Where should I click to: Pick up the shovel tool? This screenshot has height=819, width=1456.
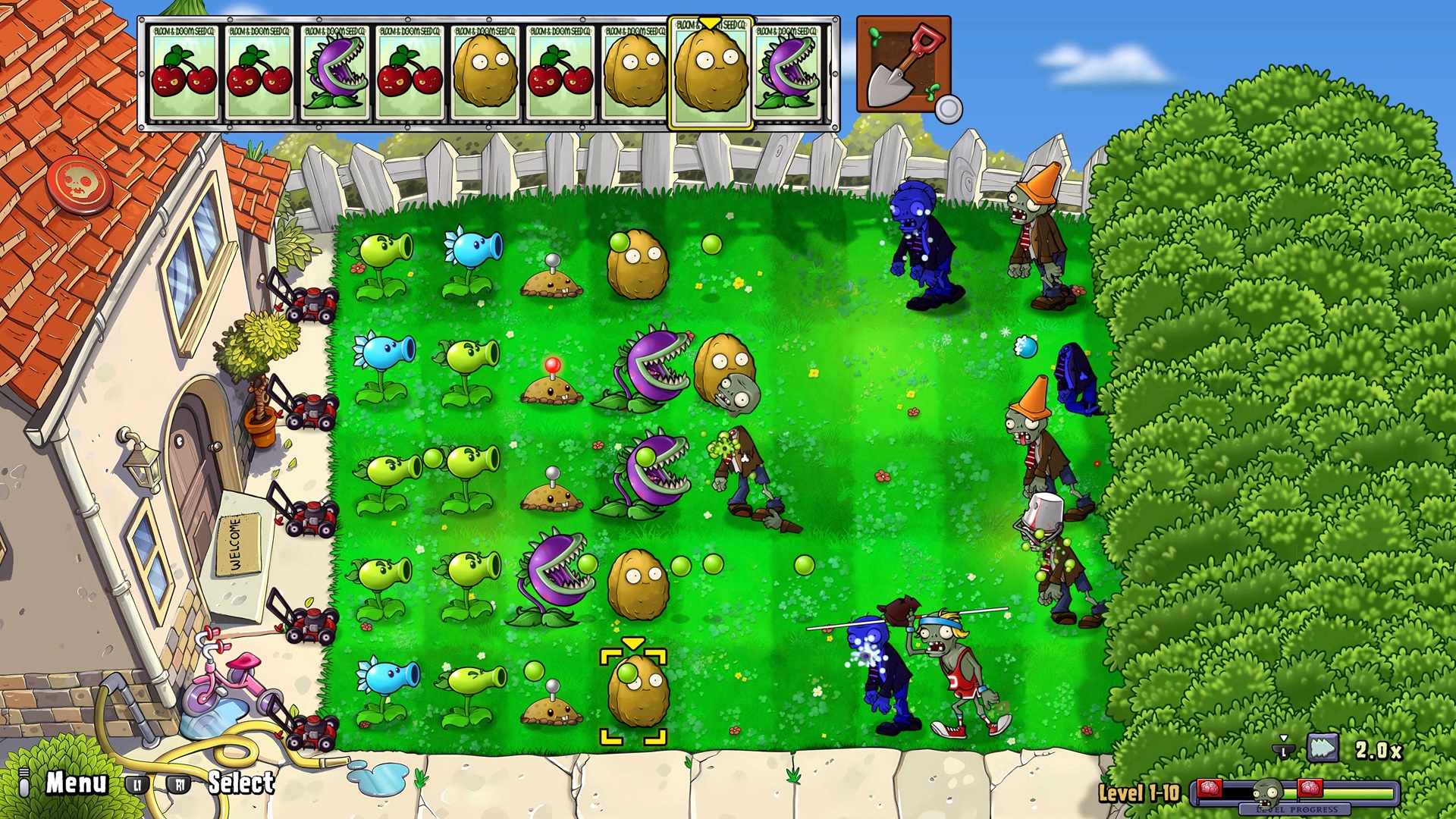pyautogui.click(x=903, y=65)
